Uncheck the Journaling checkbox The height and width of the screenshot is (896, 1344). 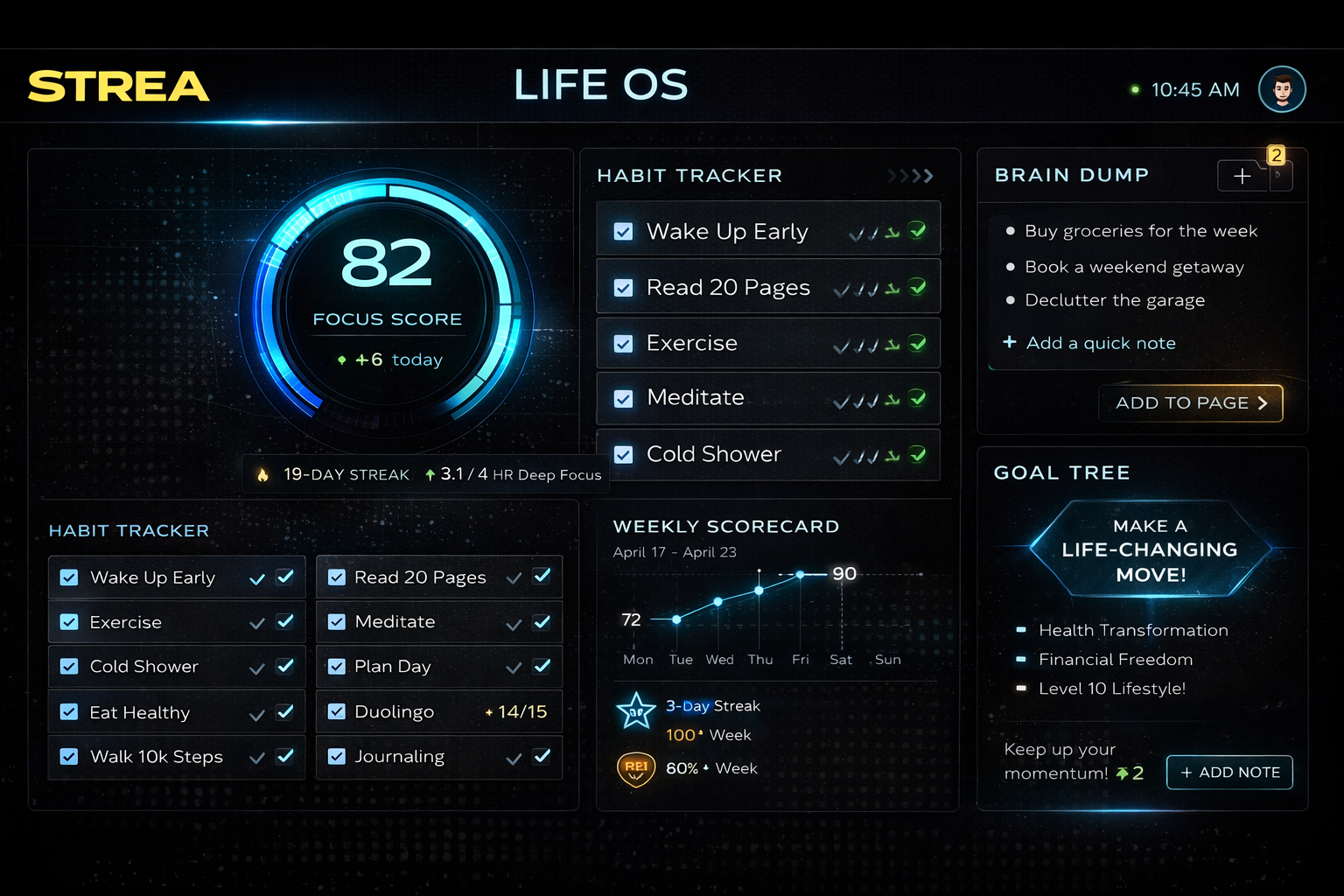pyautogui.click(x=336, y=756)
